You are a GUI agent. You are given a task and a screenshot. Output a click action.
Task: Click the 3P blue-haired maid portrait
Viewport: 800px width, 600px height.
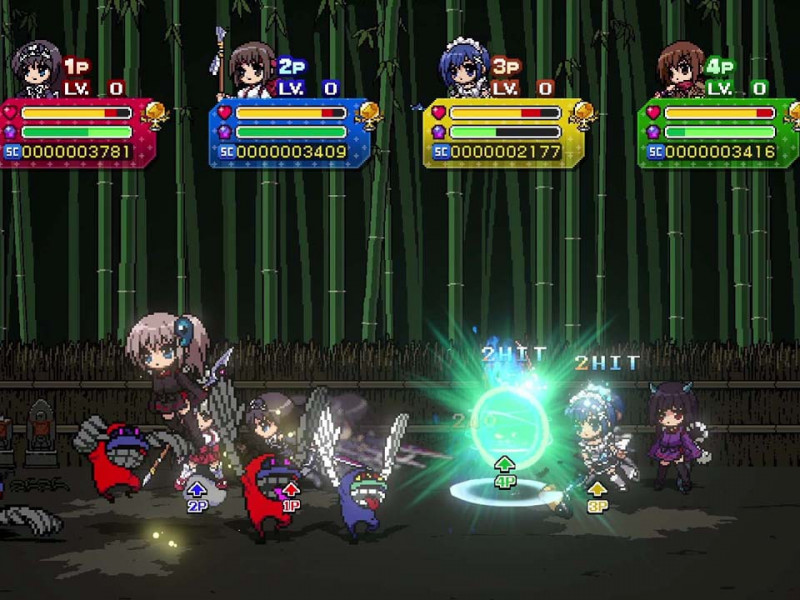point(463,70)
